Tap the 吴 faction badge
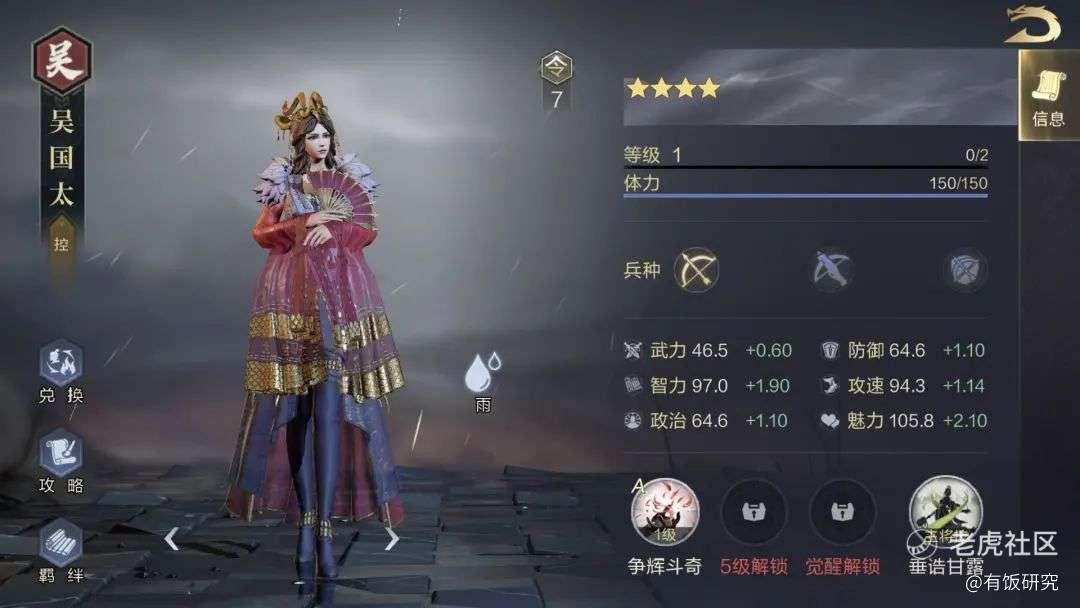 61,62
